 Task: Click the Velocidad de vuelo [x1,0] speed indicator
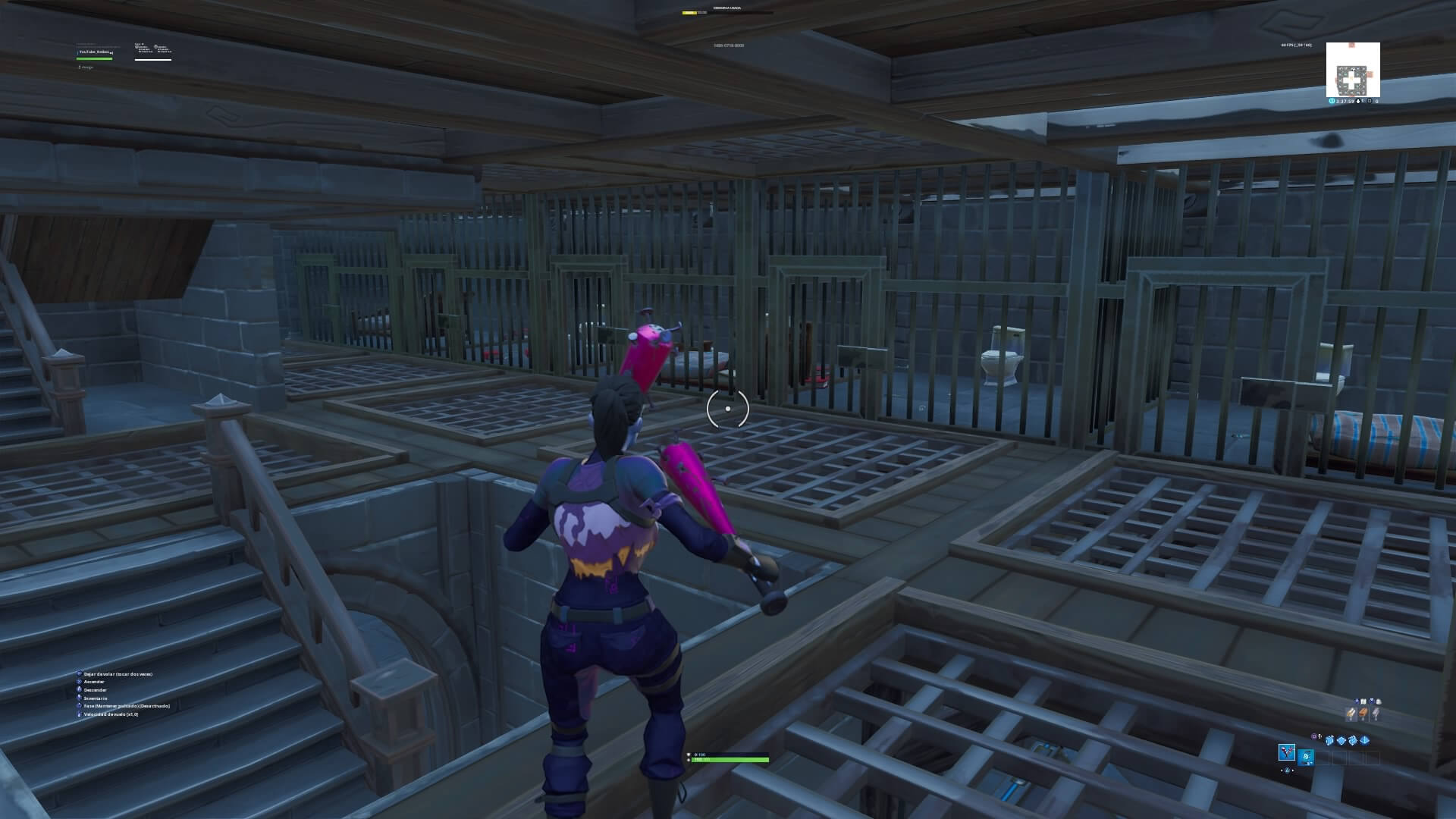pyautogui.click(x=111, y=714)
